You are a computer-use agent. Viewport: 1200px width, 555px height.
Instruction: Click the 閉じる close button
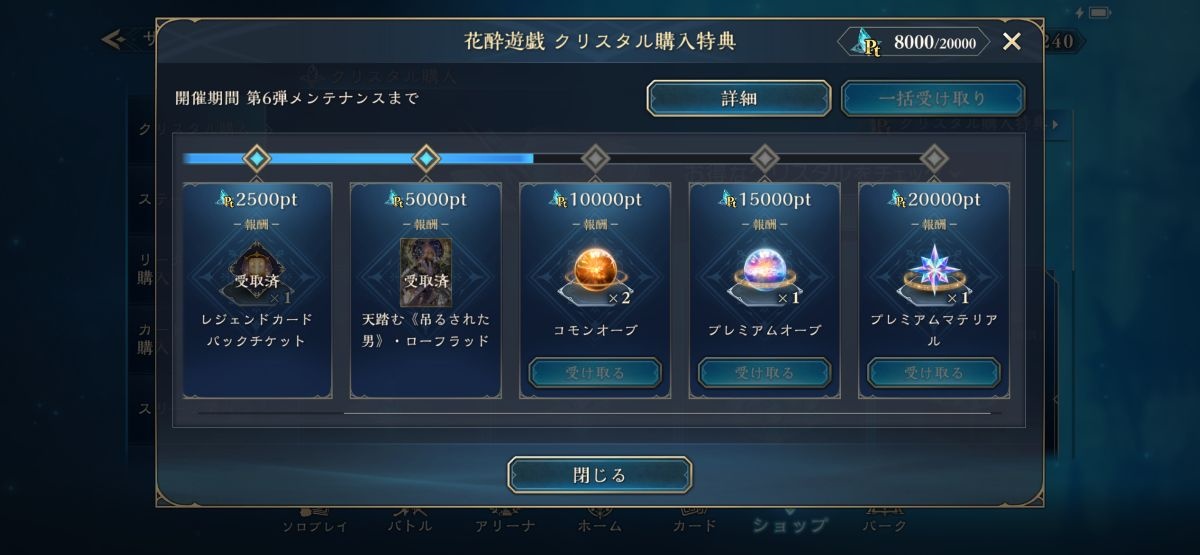coord(599,475)
